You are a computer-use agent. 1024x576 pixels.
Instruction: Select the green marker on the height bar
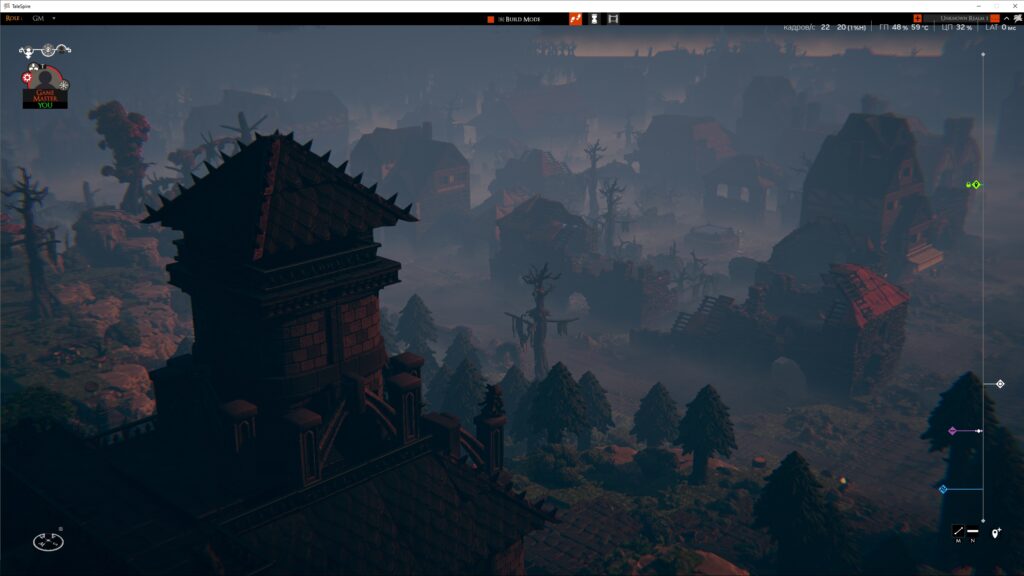(x=975, y=184)
